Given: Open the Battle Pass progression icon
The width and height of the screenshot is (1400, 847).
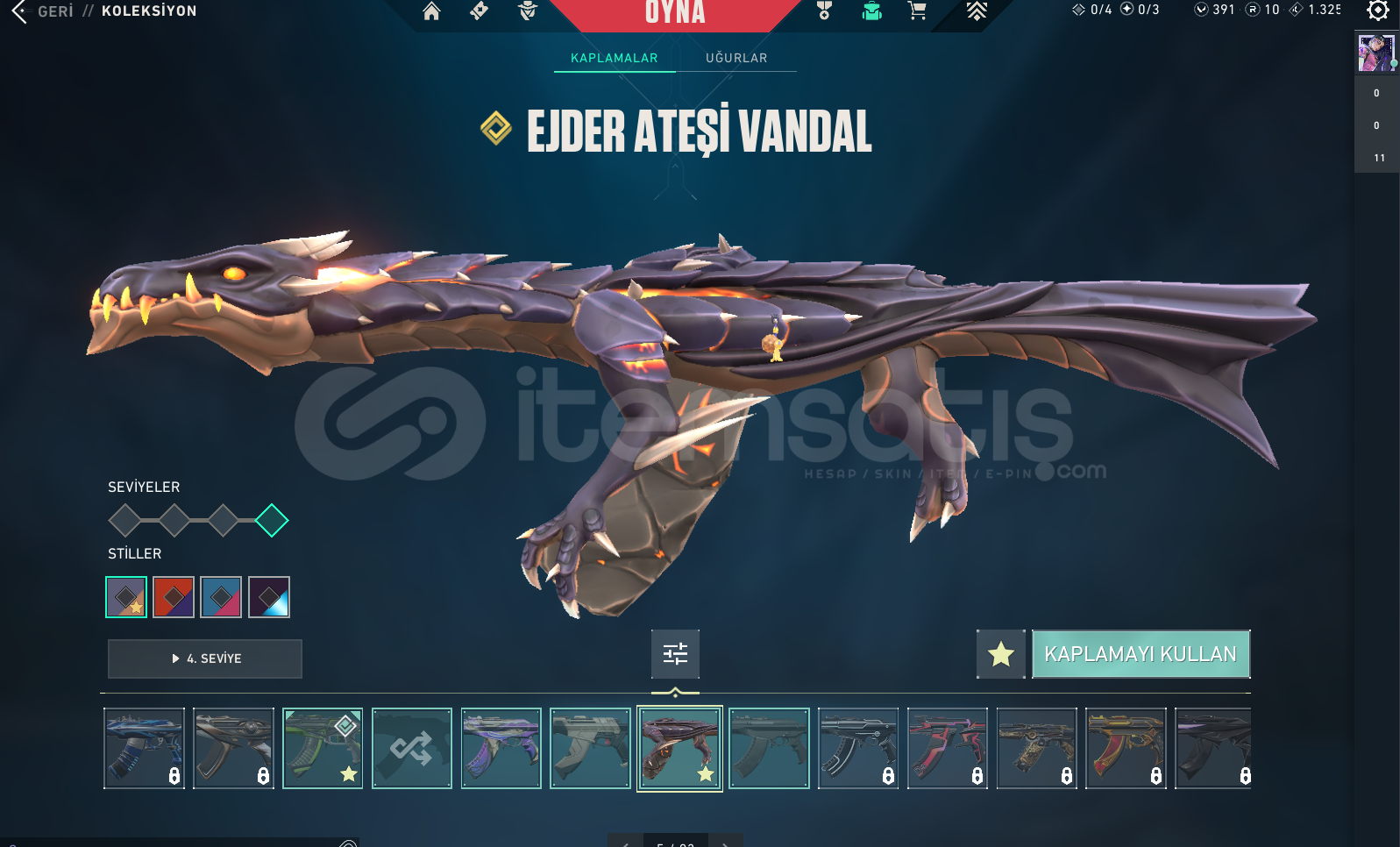Looking at the screenshot, I should click(976, 11).
